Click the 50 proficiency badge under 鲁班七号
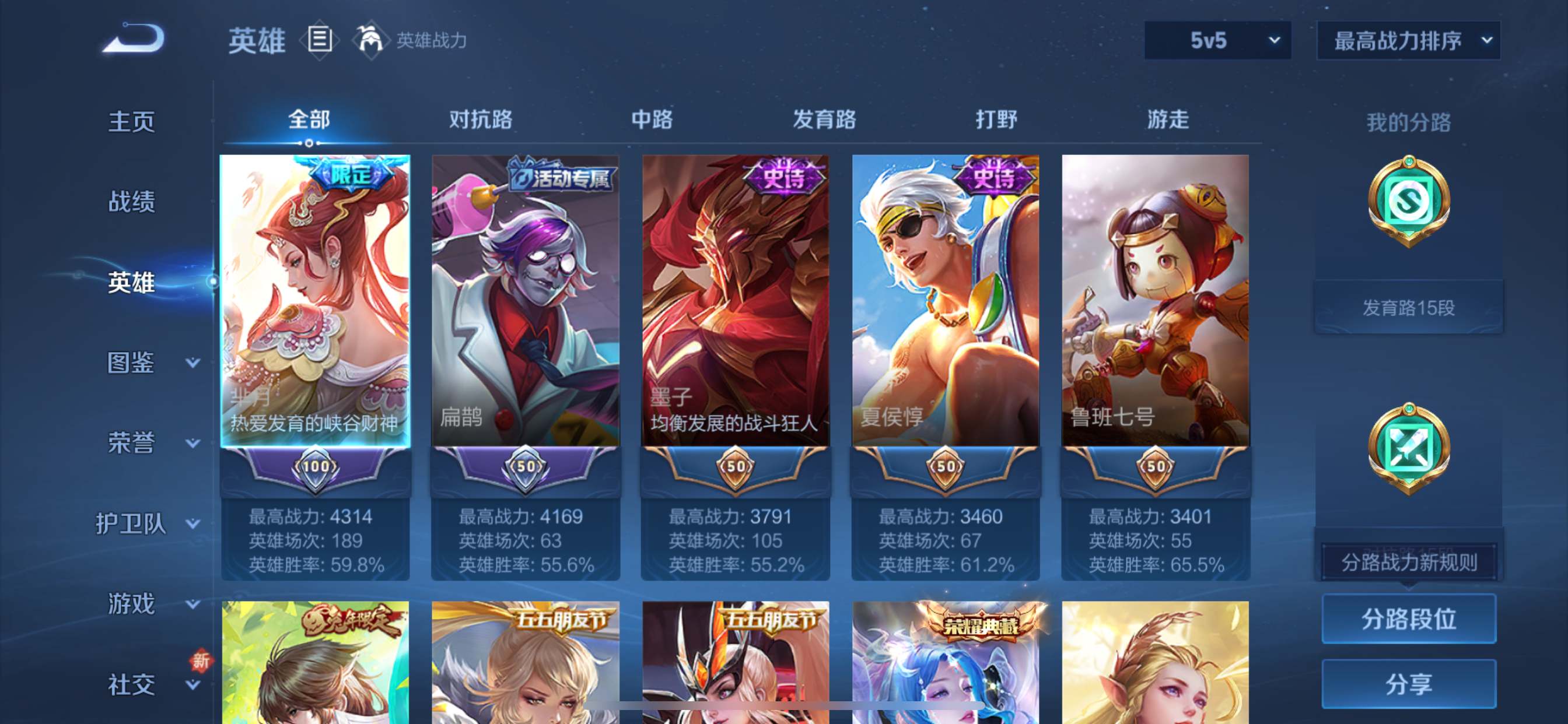This screenshot has width=1568, height=724. (1156, 468)
